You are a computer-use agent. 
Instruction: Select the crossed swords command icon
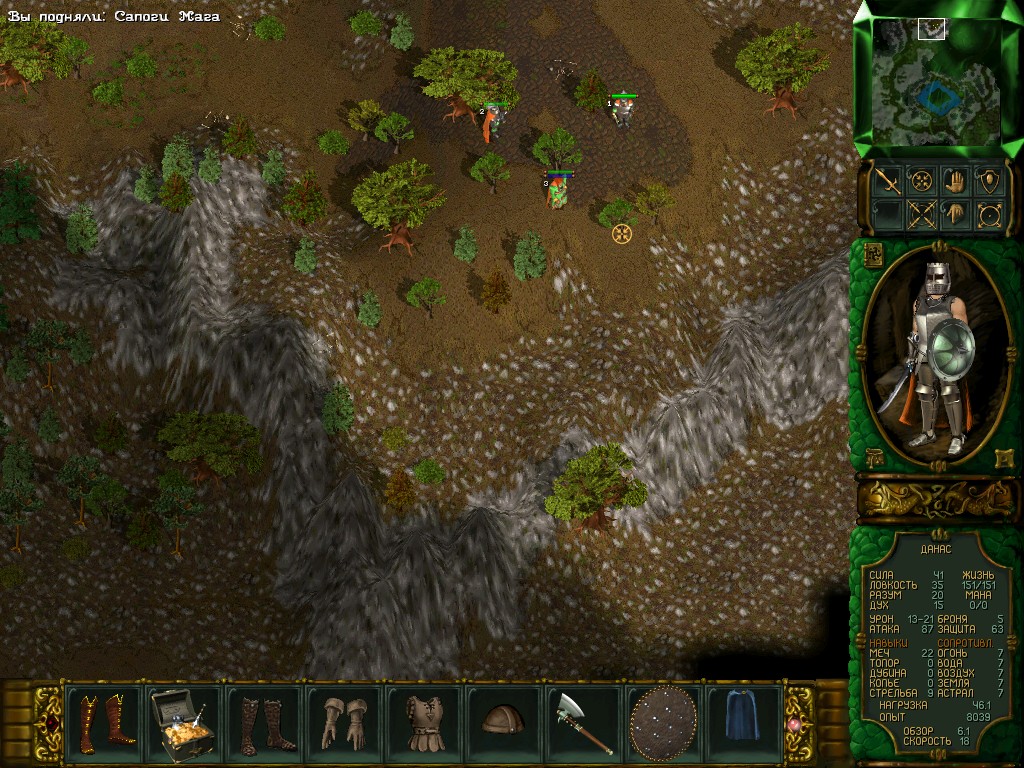click(x=921, y=214)
